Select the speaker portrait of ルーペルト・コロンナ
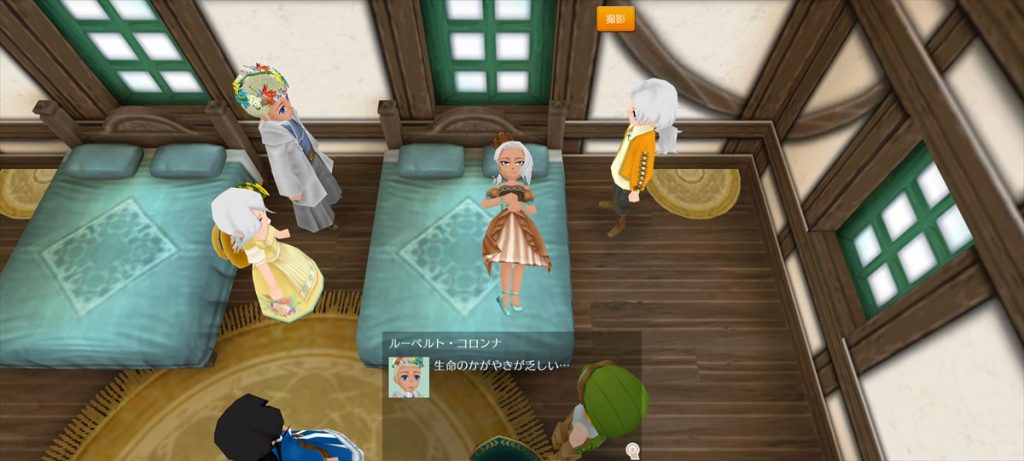 coord(408,377)
